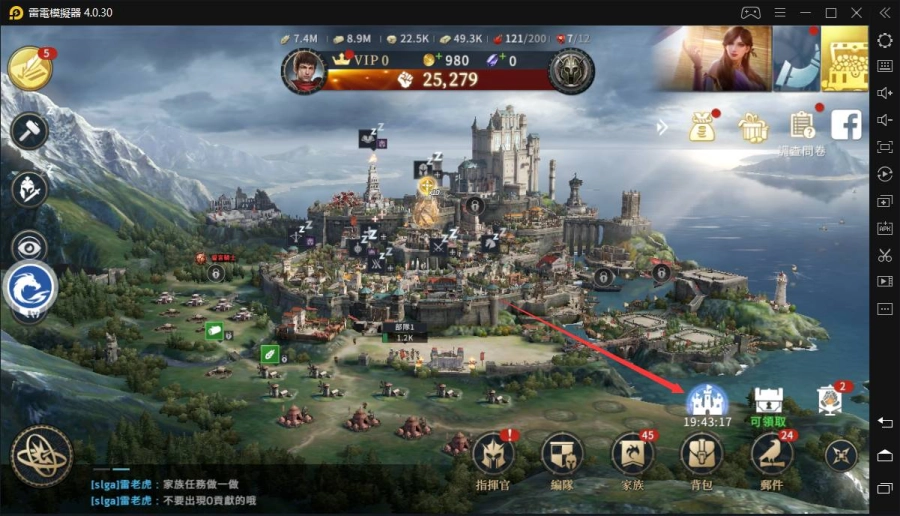Open the player avatar profile
This screenshot has height=516, width=900.
(x=304, y=69)
